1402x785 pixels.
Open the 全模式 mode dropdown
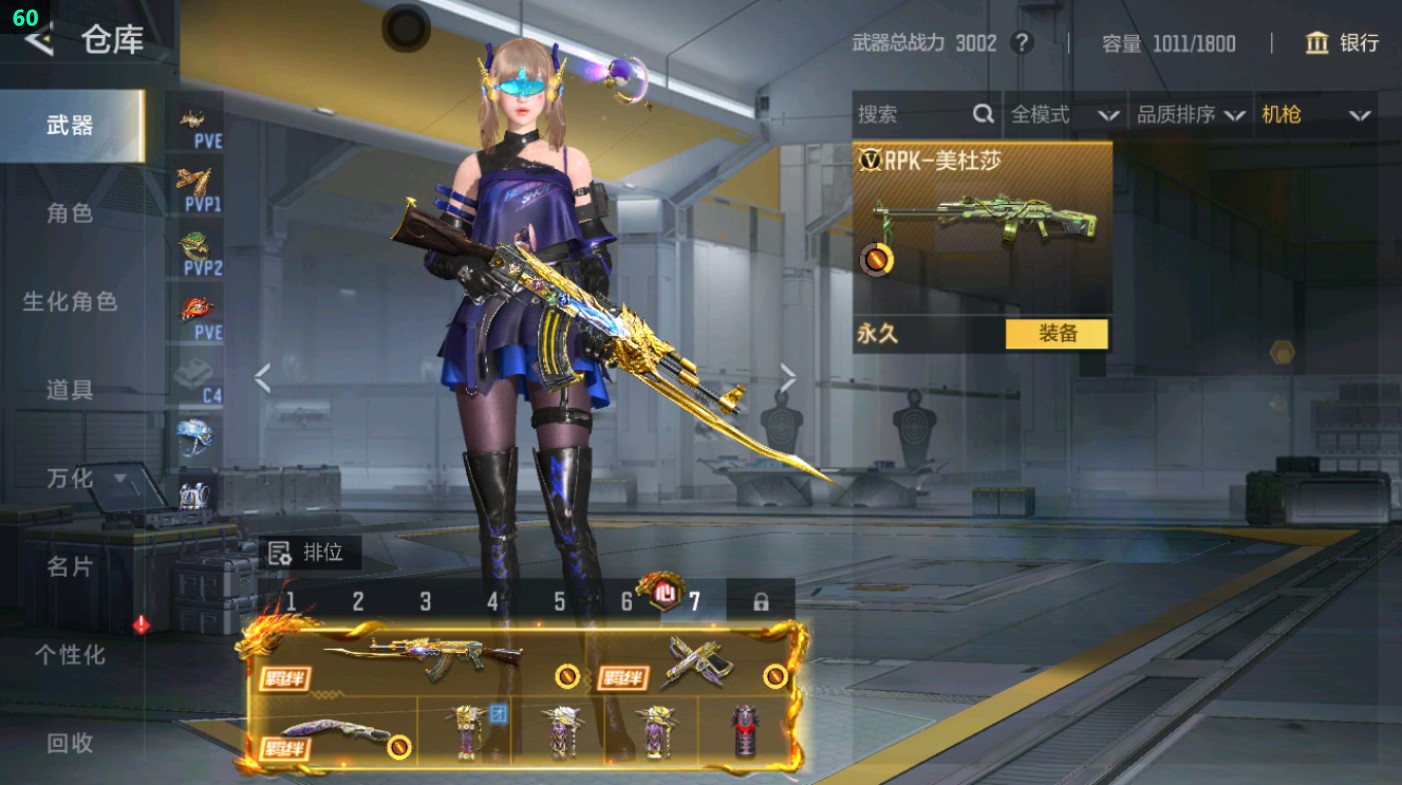click(1064, 115)
